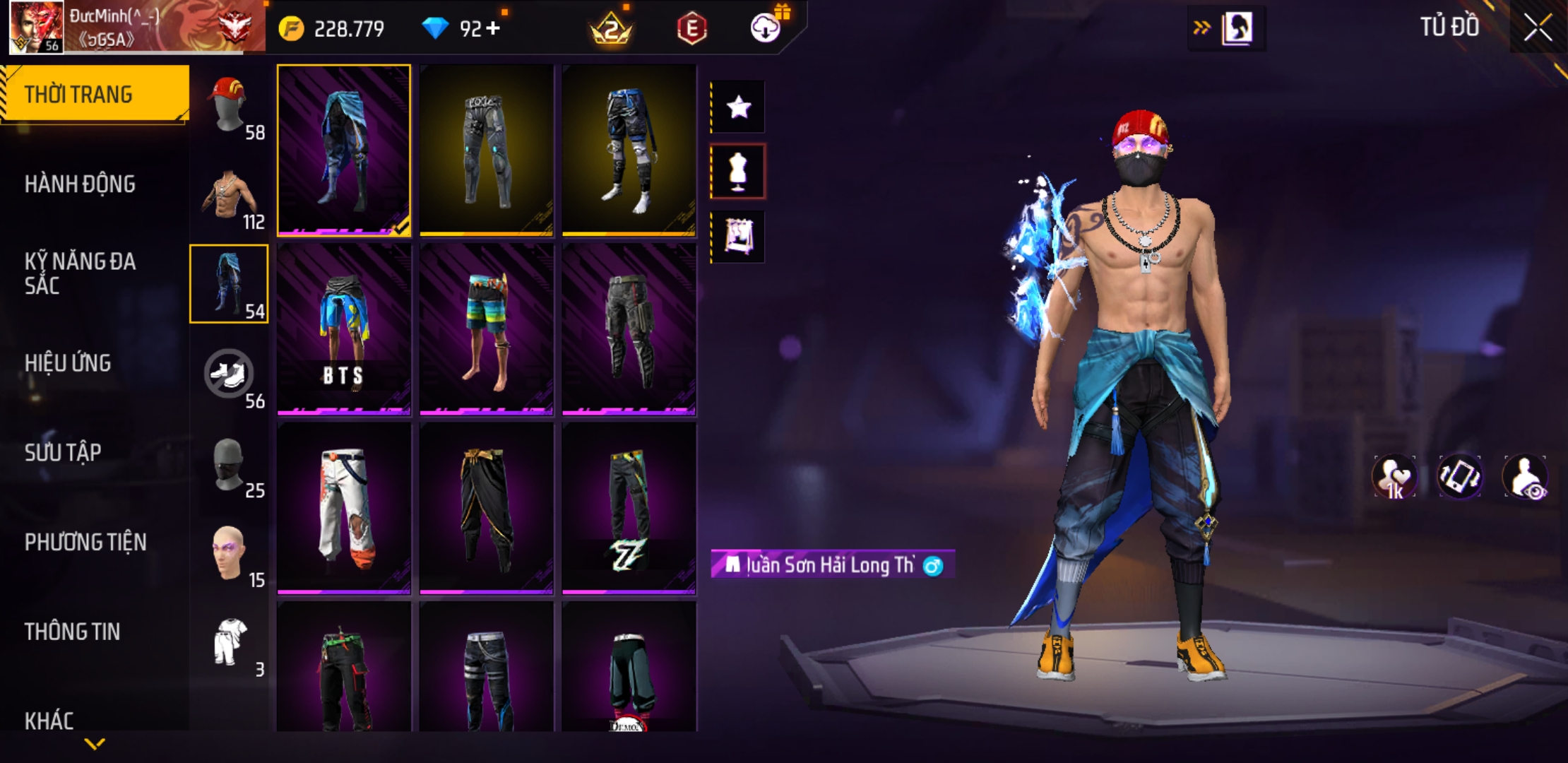The width and height of the screenshot is (1568, 763).
Task: Add diamonds with the plus button
Action: point(493,28)
